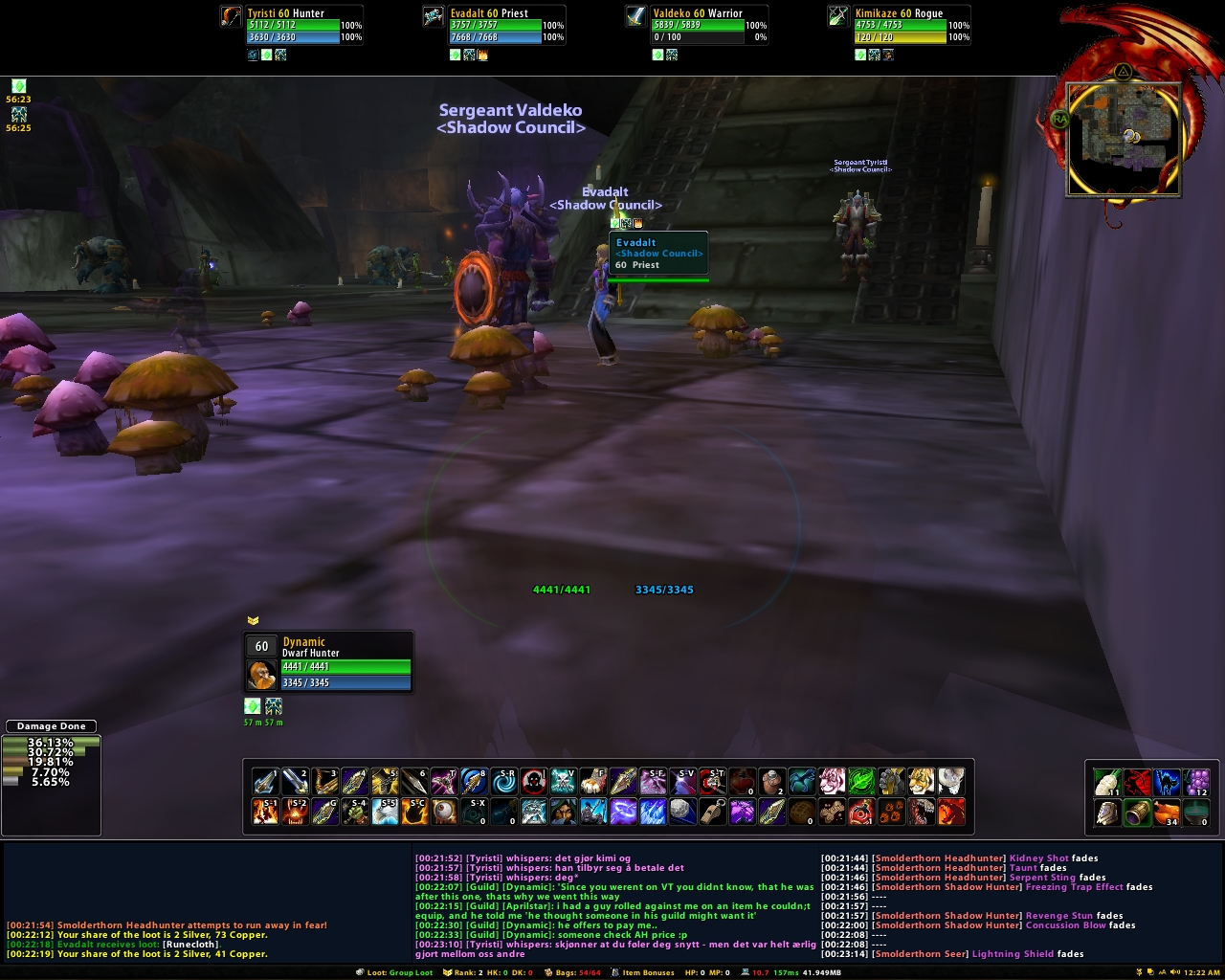
Task: Click the Dynamic Dwarf Hunter player frame
Action: coord(328,661)
